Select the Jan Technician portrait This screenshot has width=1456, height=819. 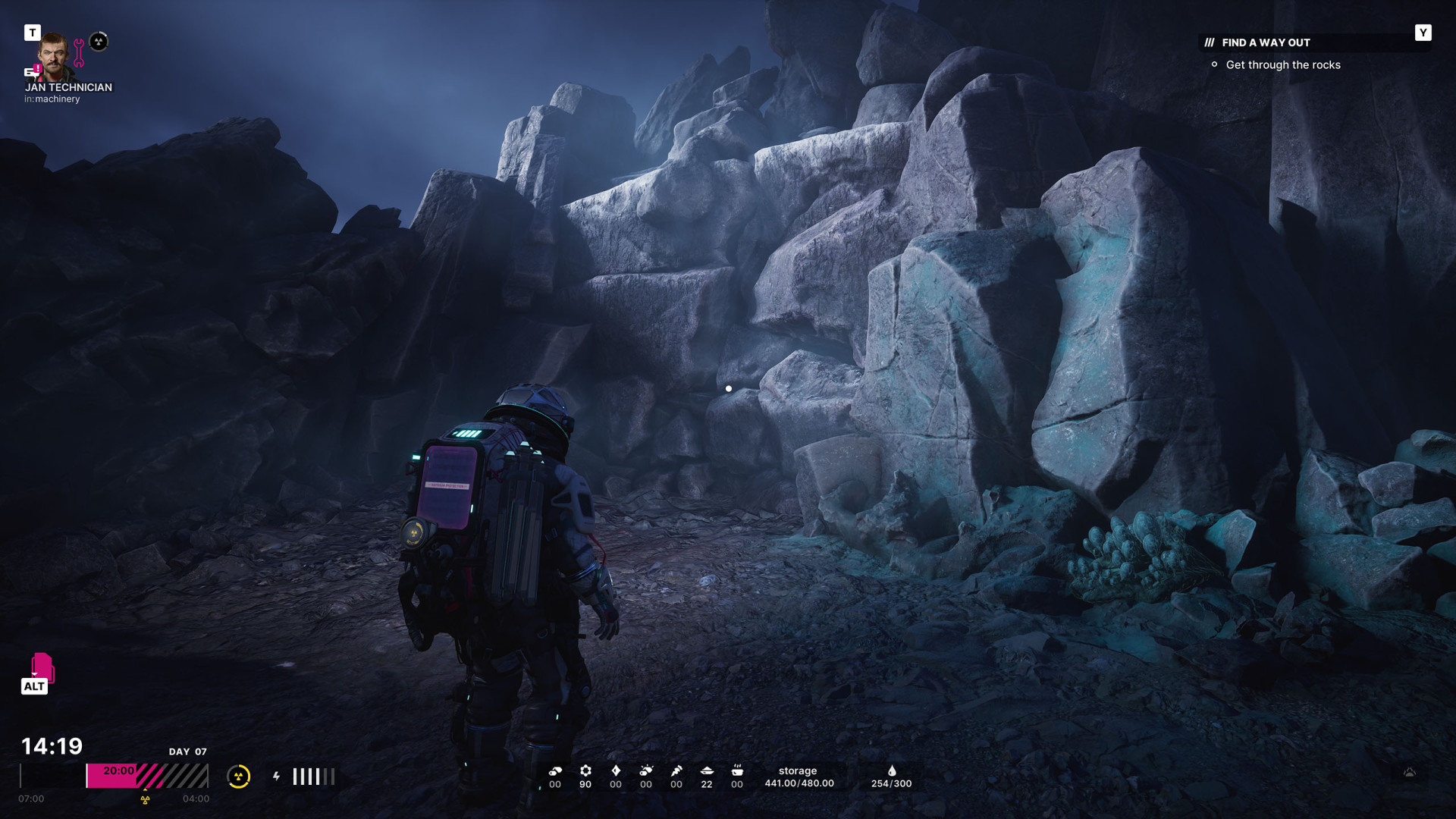[x=53, y=55]
